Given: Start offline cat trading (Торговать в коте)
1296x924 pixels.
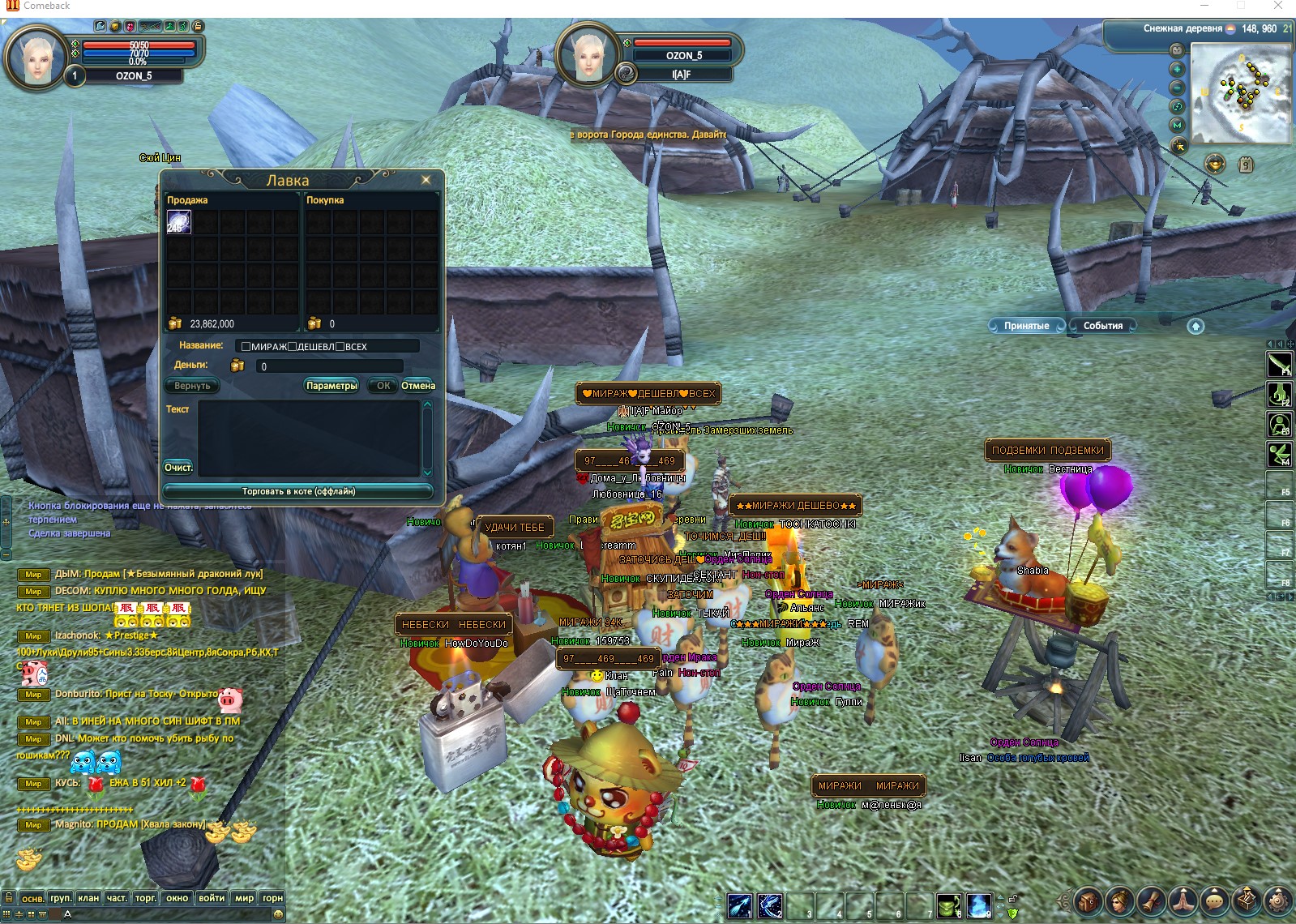Looking at the screenshot, I should tap(298, 491).
